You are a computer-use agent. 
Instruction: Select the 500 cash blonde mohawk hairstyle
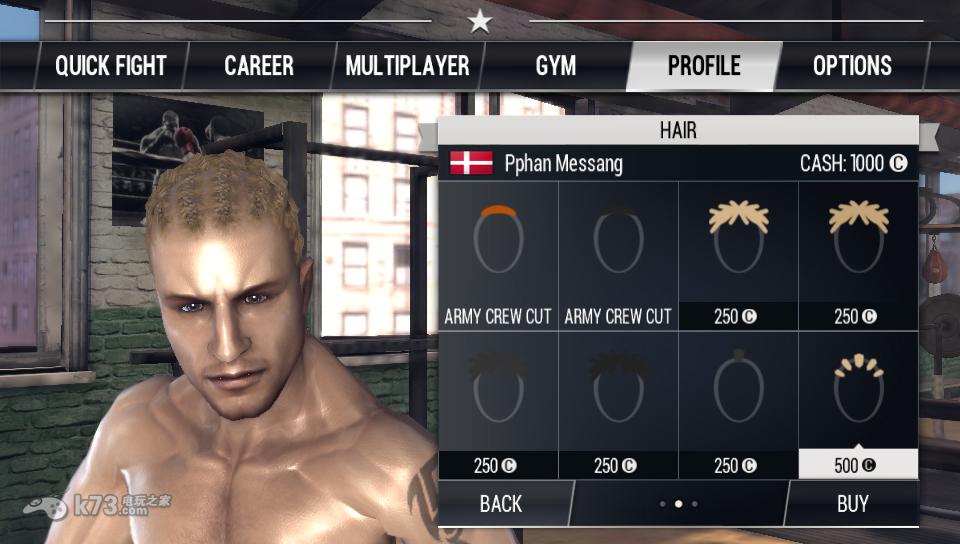858,404
